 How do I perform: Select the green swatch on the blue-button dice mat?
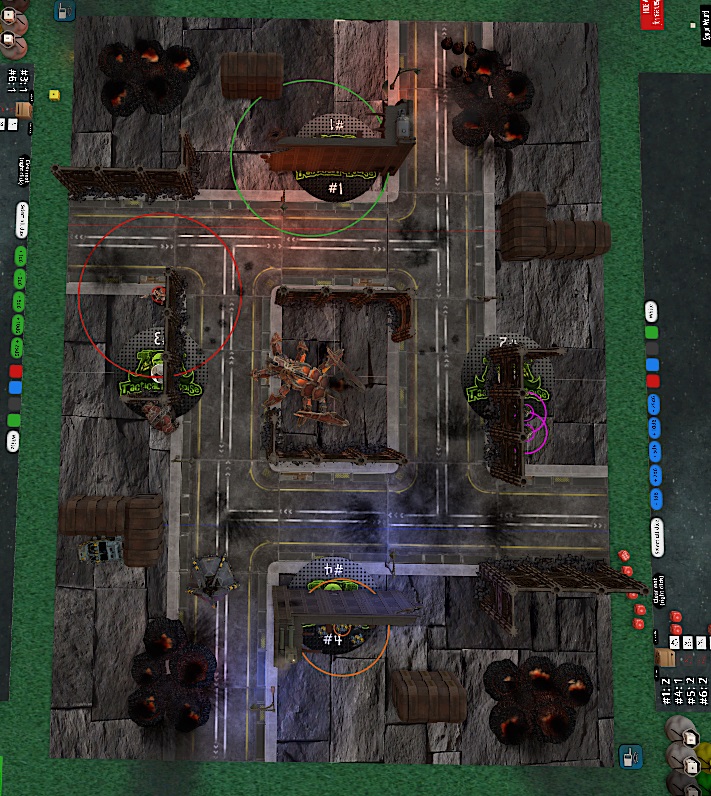pos(651,332)
